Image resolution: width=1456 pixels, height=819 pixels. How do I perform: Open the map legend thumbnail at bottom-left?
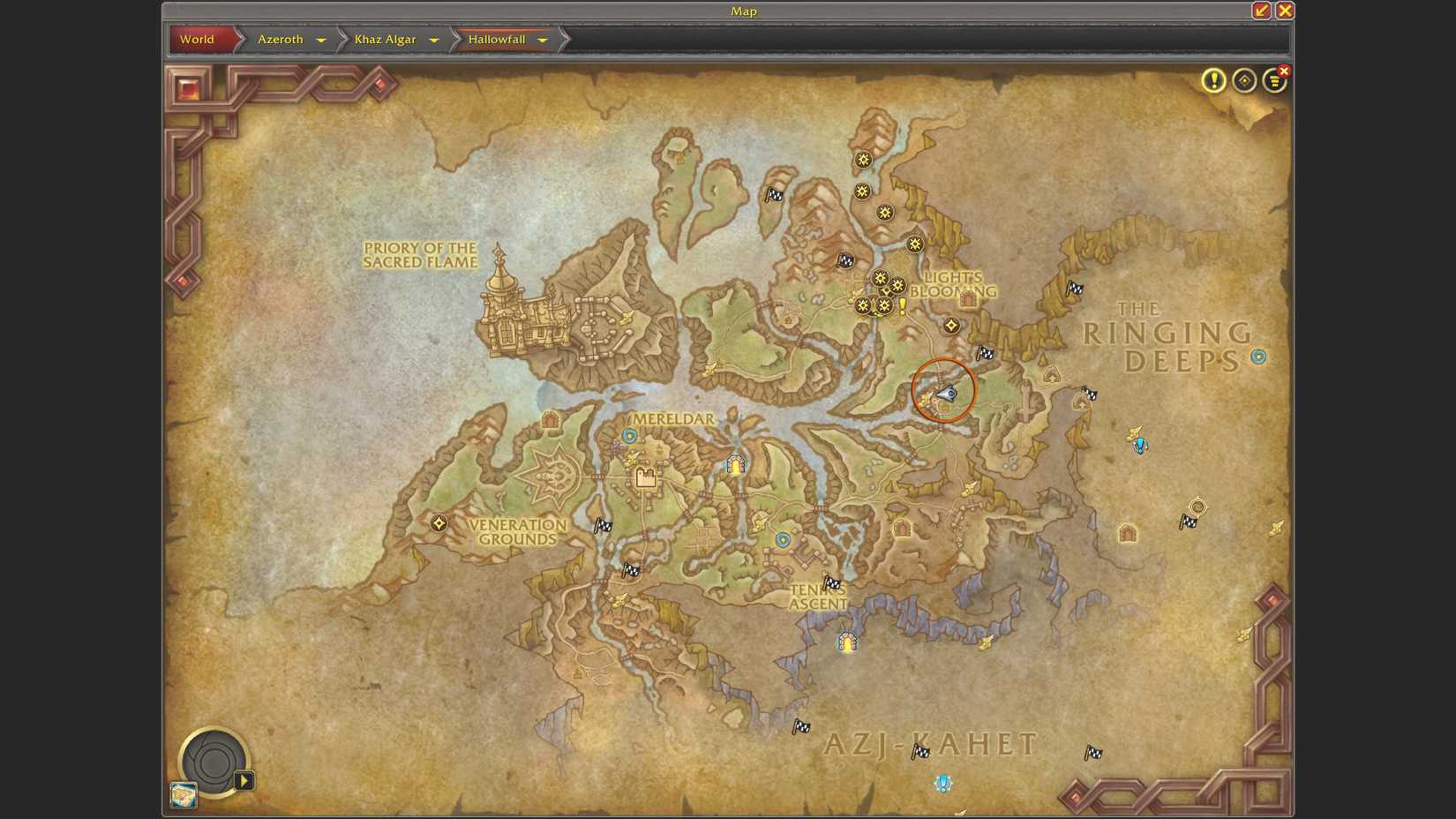182,793
